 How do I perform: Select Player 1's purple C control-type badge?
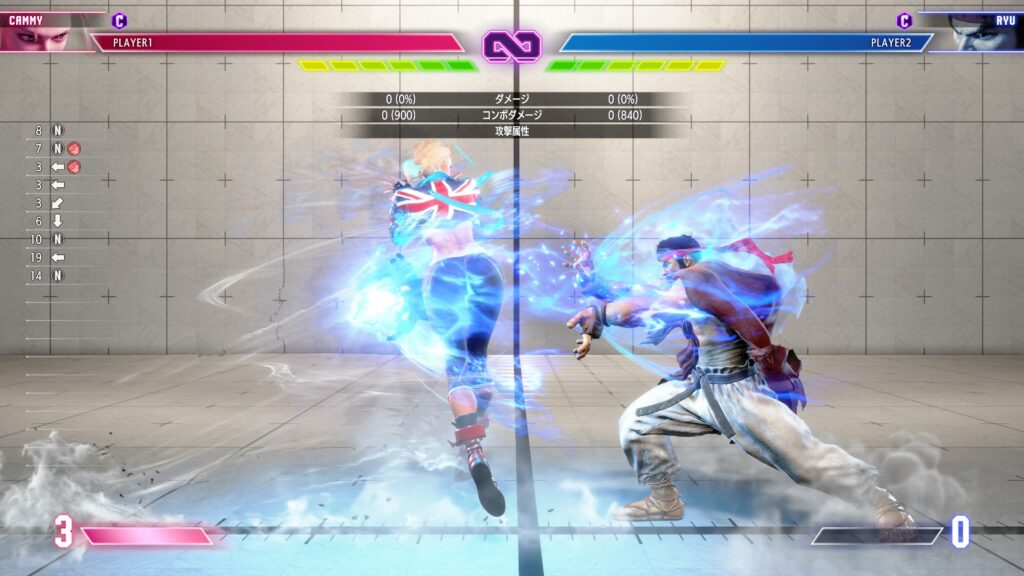click(x=120, y=20)
